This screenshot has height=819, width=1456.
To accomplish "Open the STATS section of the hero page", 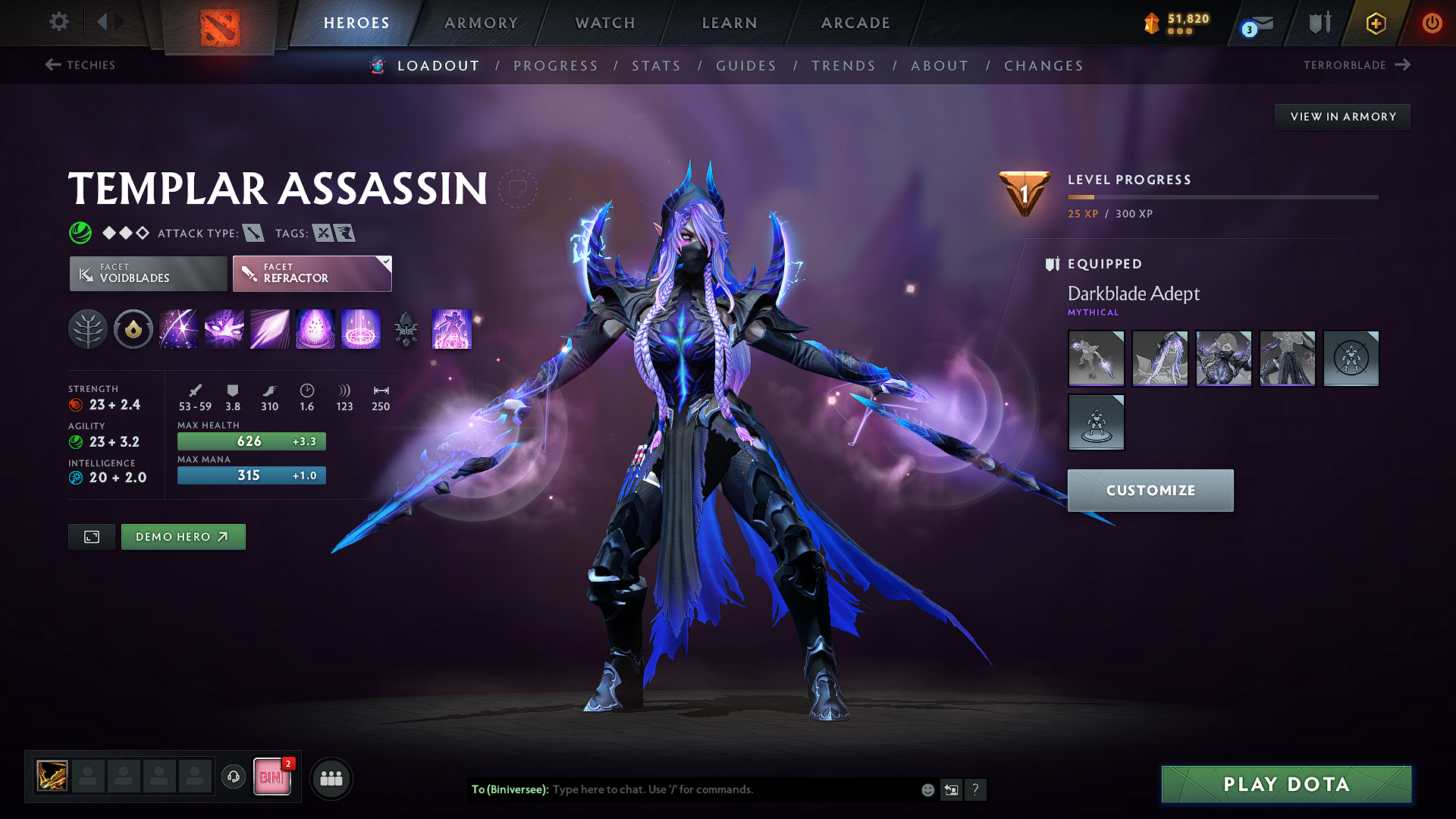I will tap(657, 66).
